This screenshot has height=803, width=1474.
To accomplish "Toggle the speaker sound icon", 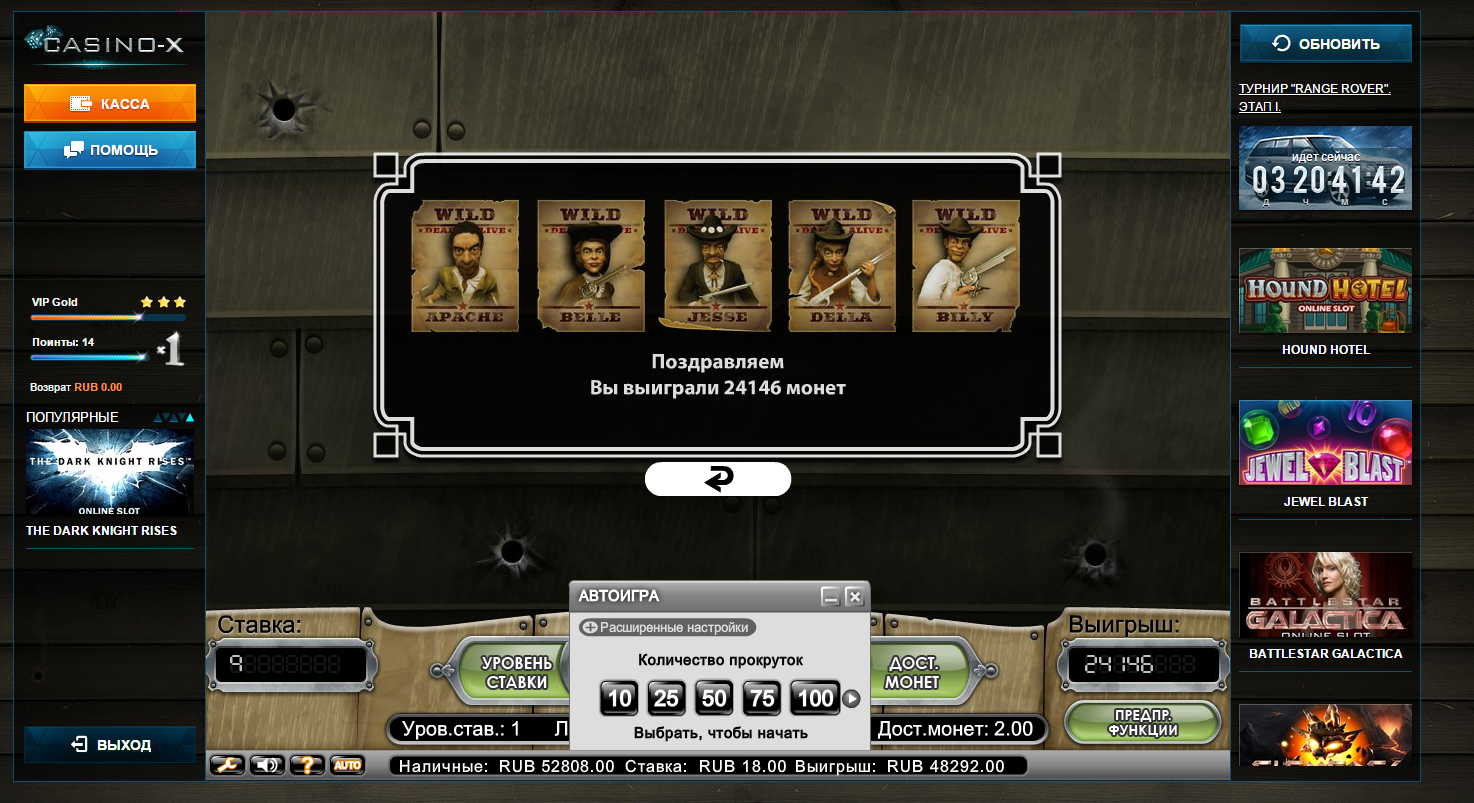I will click(x=267, y=765).
